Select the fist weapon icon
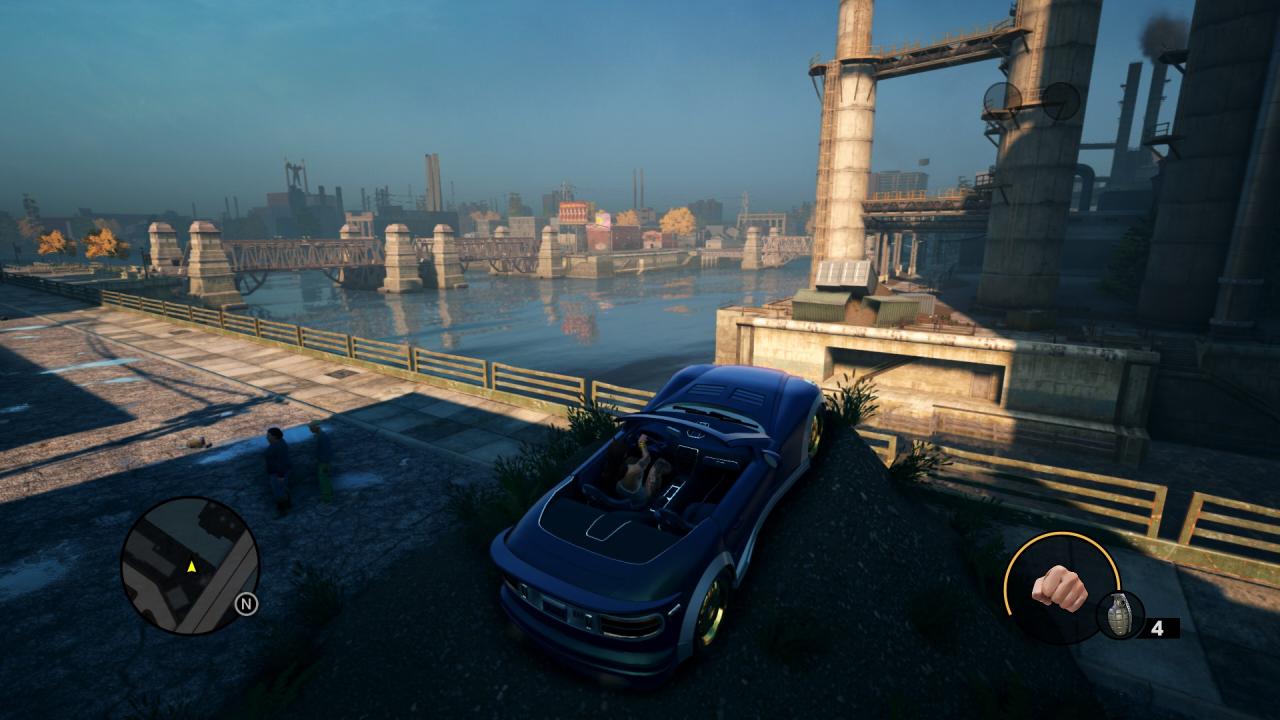Screen dimensions: 1280x720 click(x=1058, y=588)
